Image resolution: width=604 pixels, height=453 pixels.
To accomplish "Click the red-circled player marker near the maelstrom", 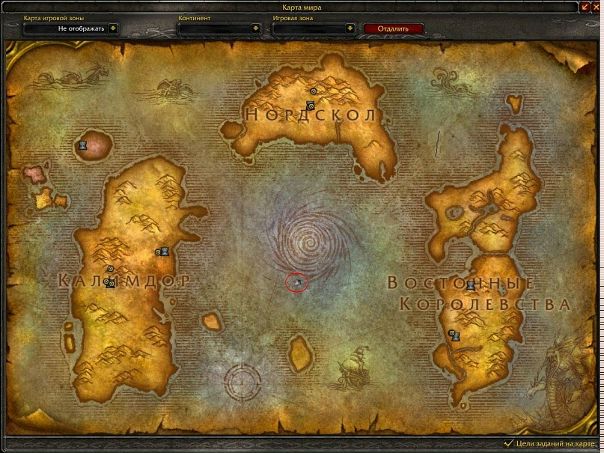I will [x=298, y=283].
